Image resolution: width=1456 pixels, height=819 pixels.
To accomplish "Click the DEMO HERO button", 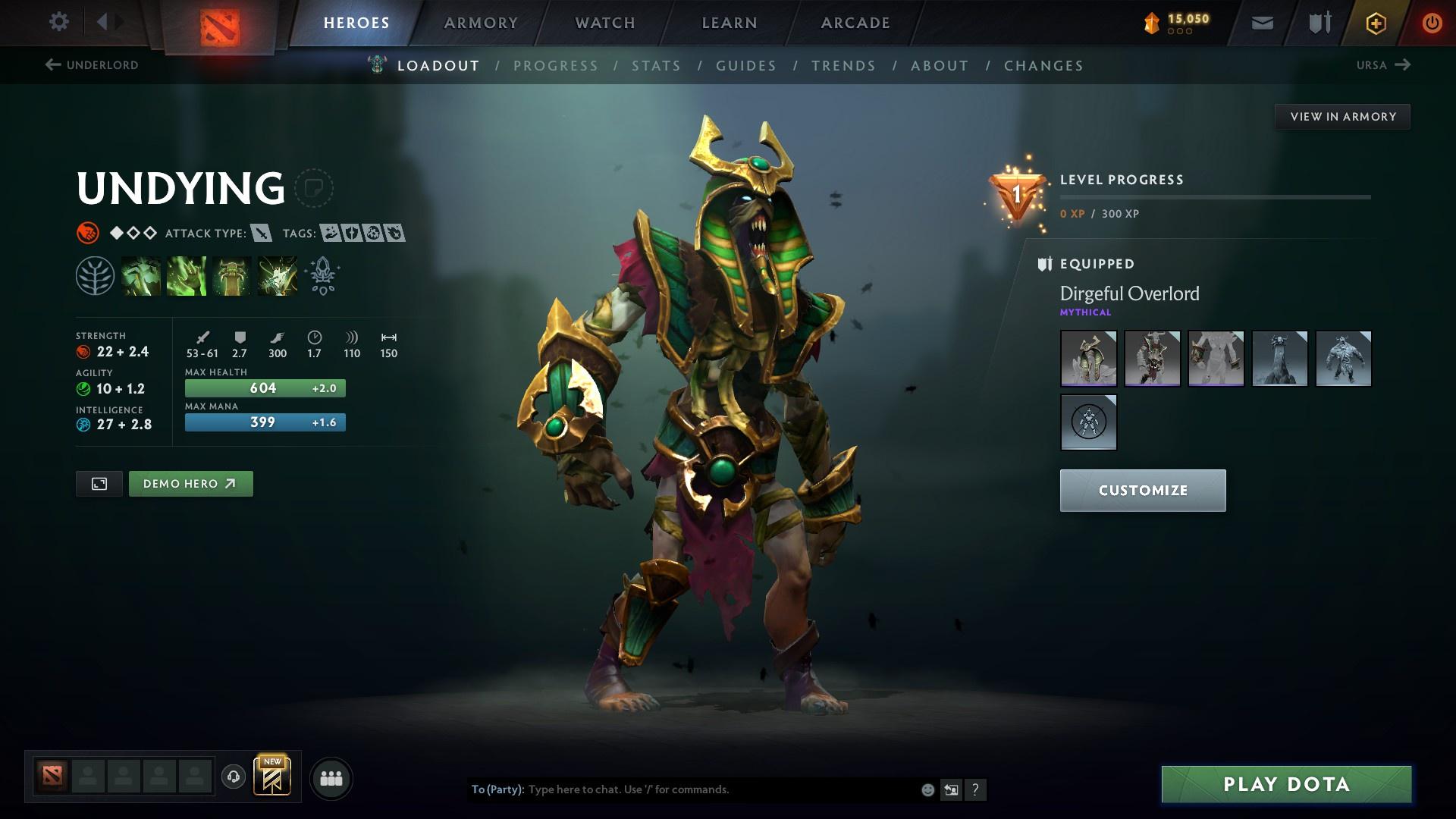I will pos(190,483).
